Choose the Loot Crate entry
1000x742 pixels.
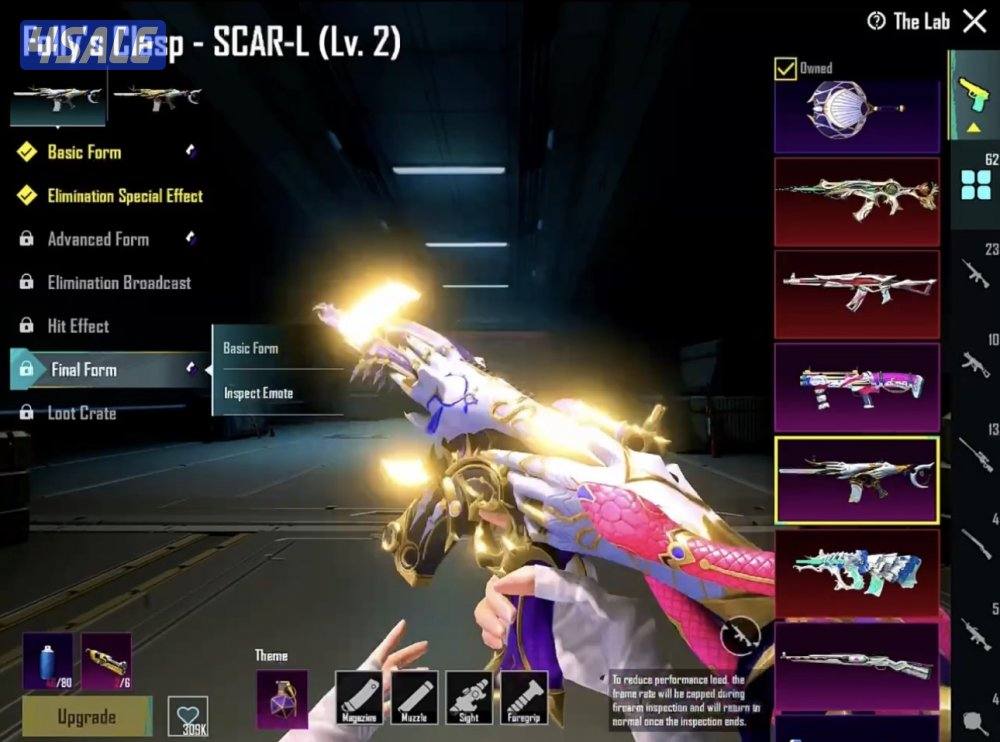click(x=82, y=413)
